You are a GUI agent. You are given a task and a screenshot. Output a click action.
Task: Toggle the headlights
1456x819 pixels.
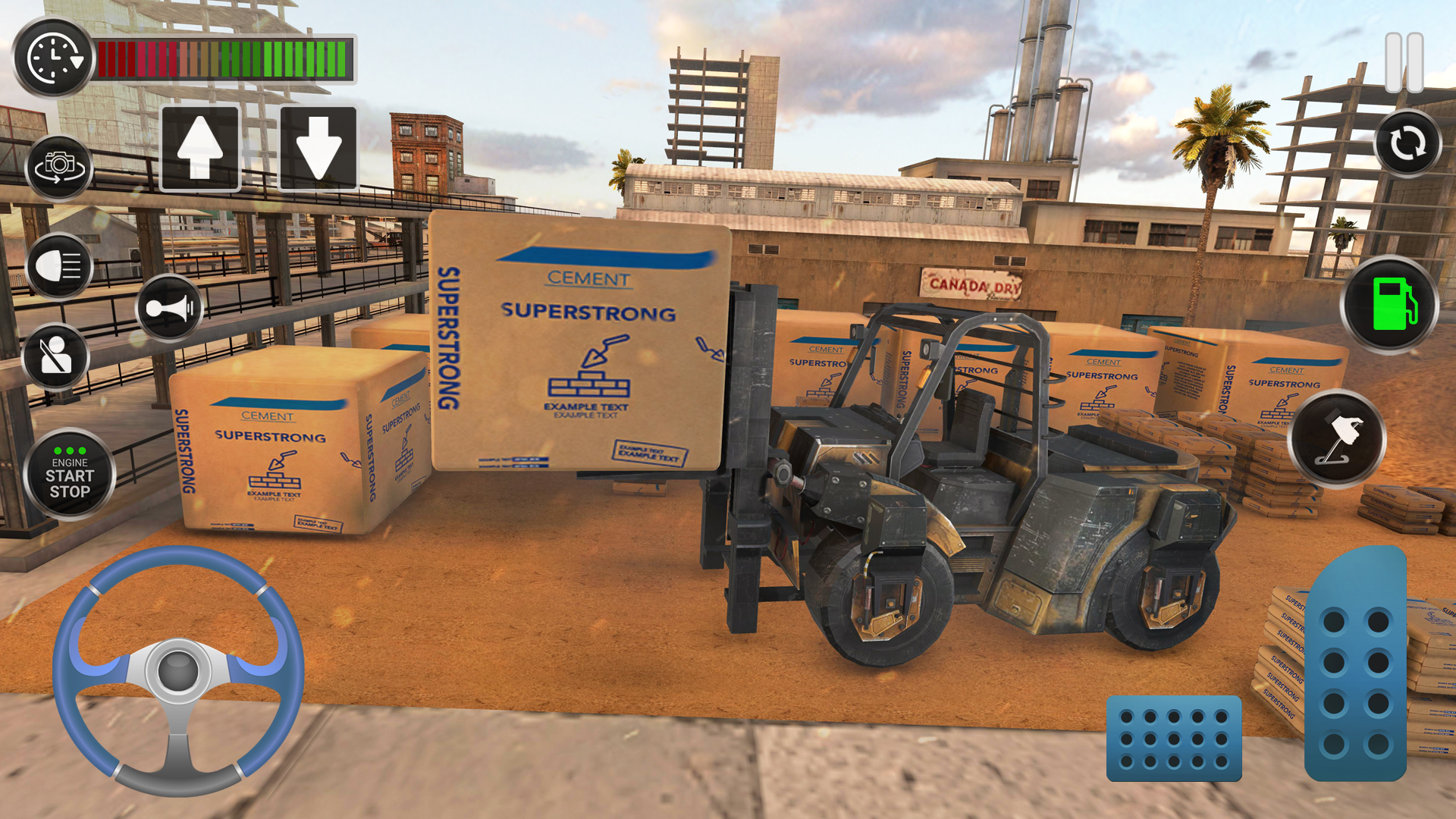pos(59,266)
